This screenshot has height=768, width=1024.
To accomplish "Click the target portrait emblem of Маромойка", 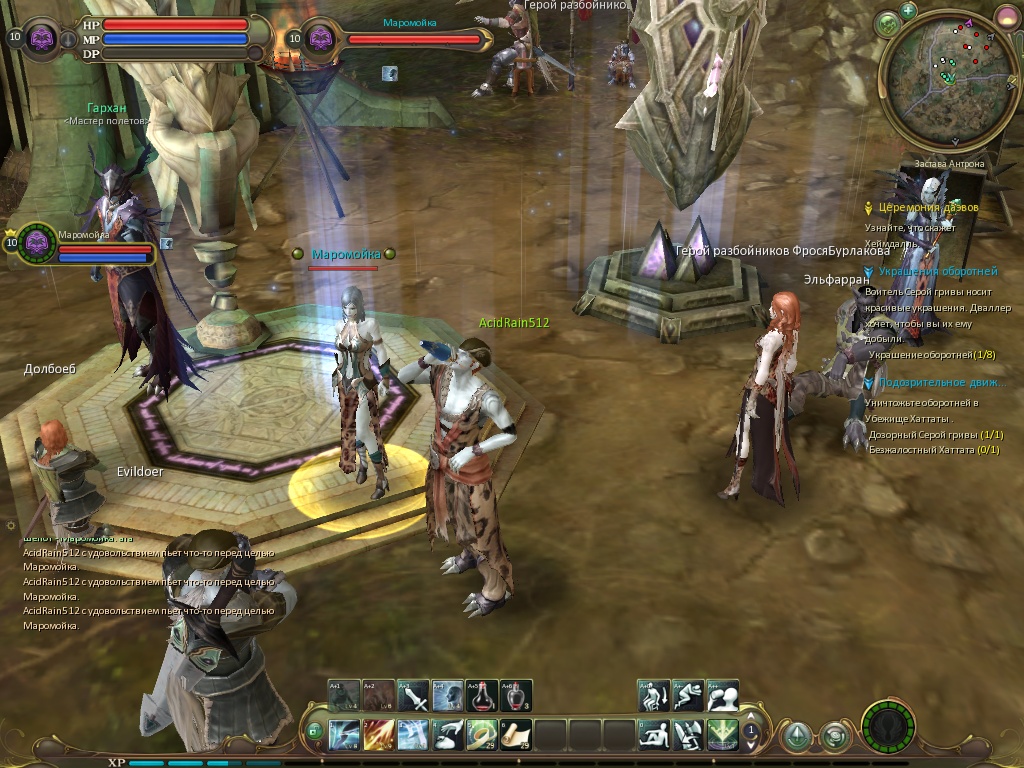I will pos(321,39).
